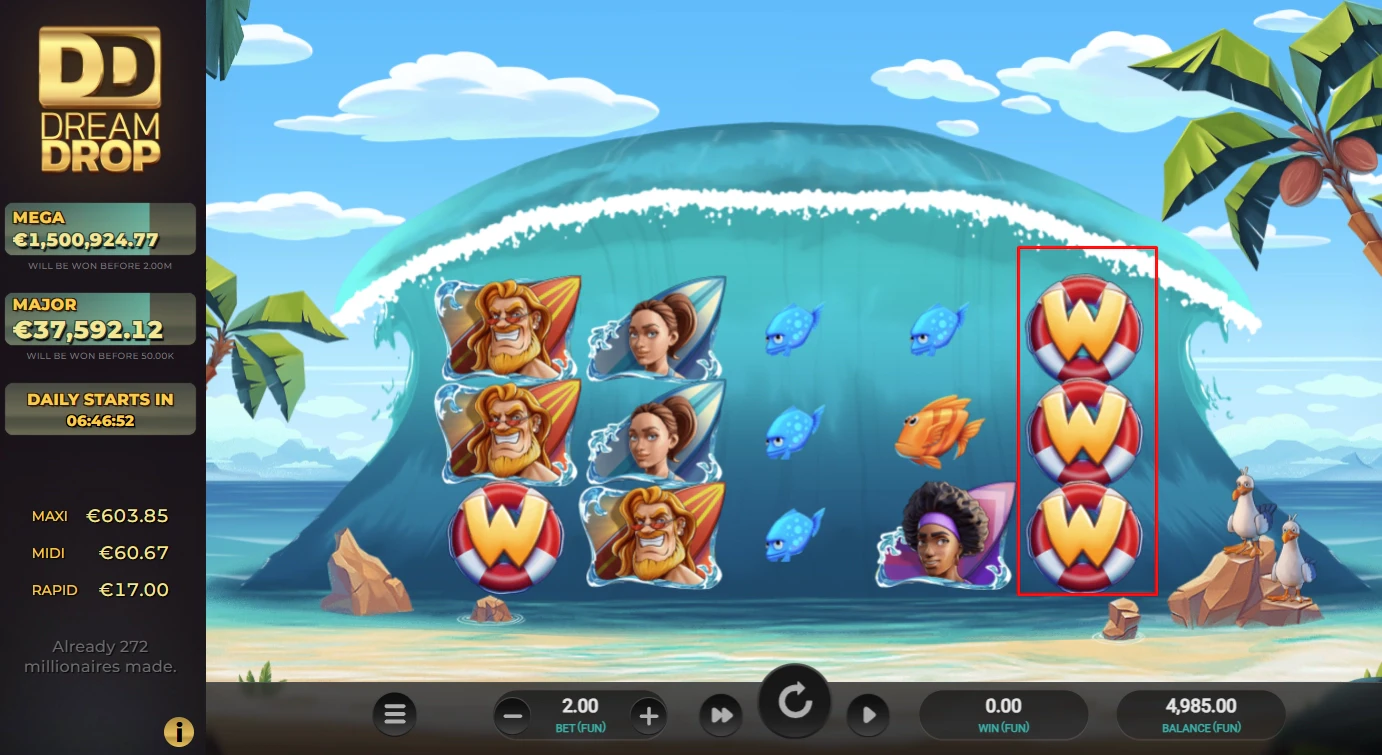Start autoplay with the play arrow icon

(868, 714)
